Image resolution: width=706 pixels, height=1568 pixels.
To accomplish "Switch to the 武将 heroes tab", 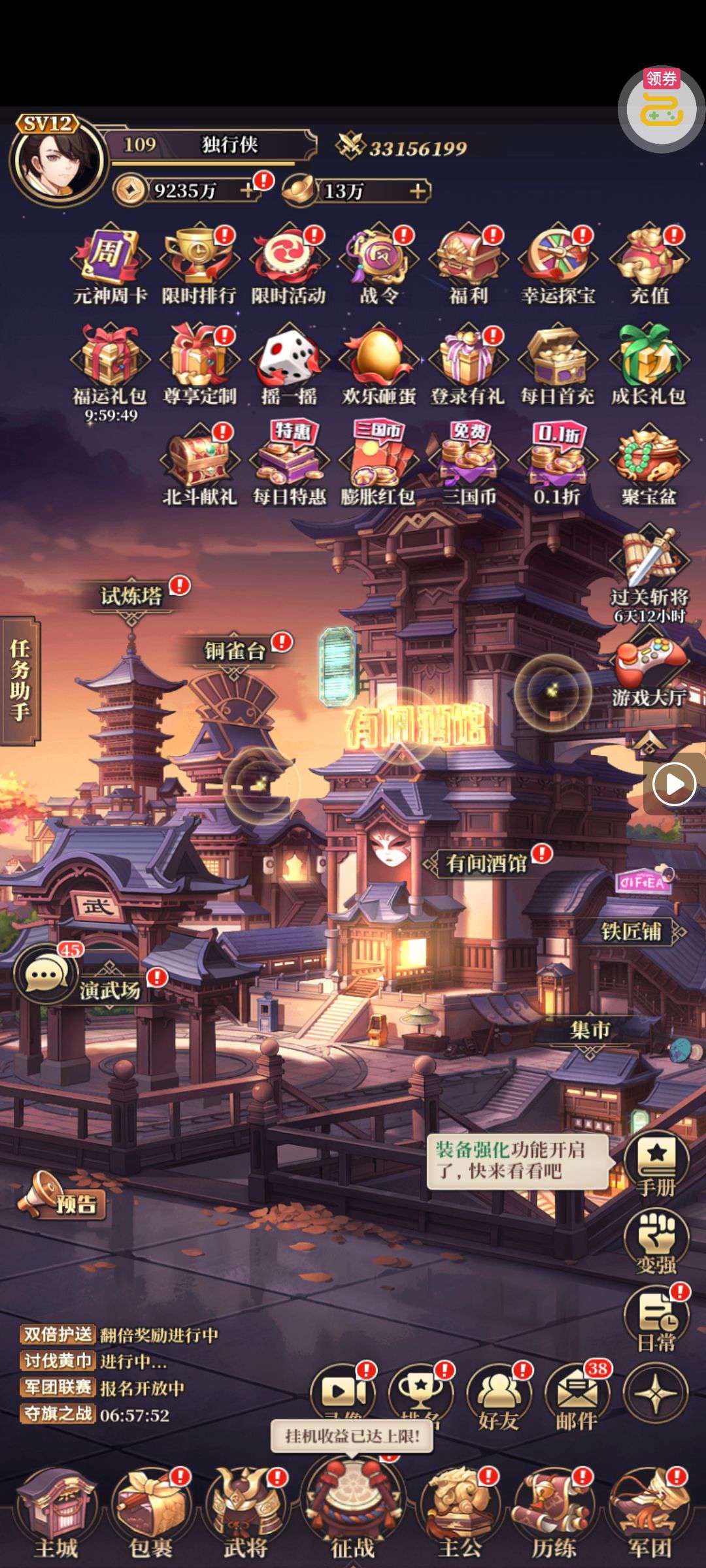I will pyautogui.click(x=246, y=1509).
